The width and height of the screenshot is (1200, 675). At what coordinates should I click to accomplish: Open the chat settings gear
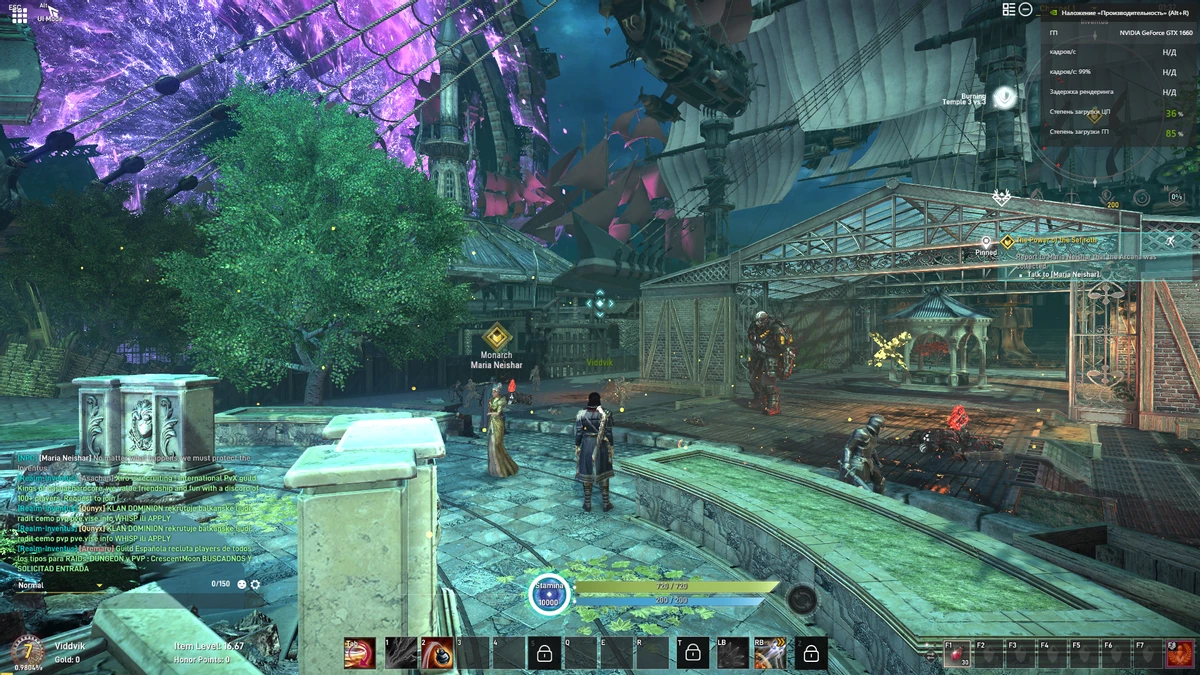255,584
